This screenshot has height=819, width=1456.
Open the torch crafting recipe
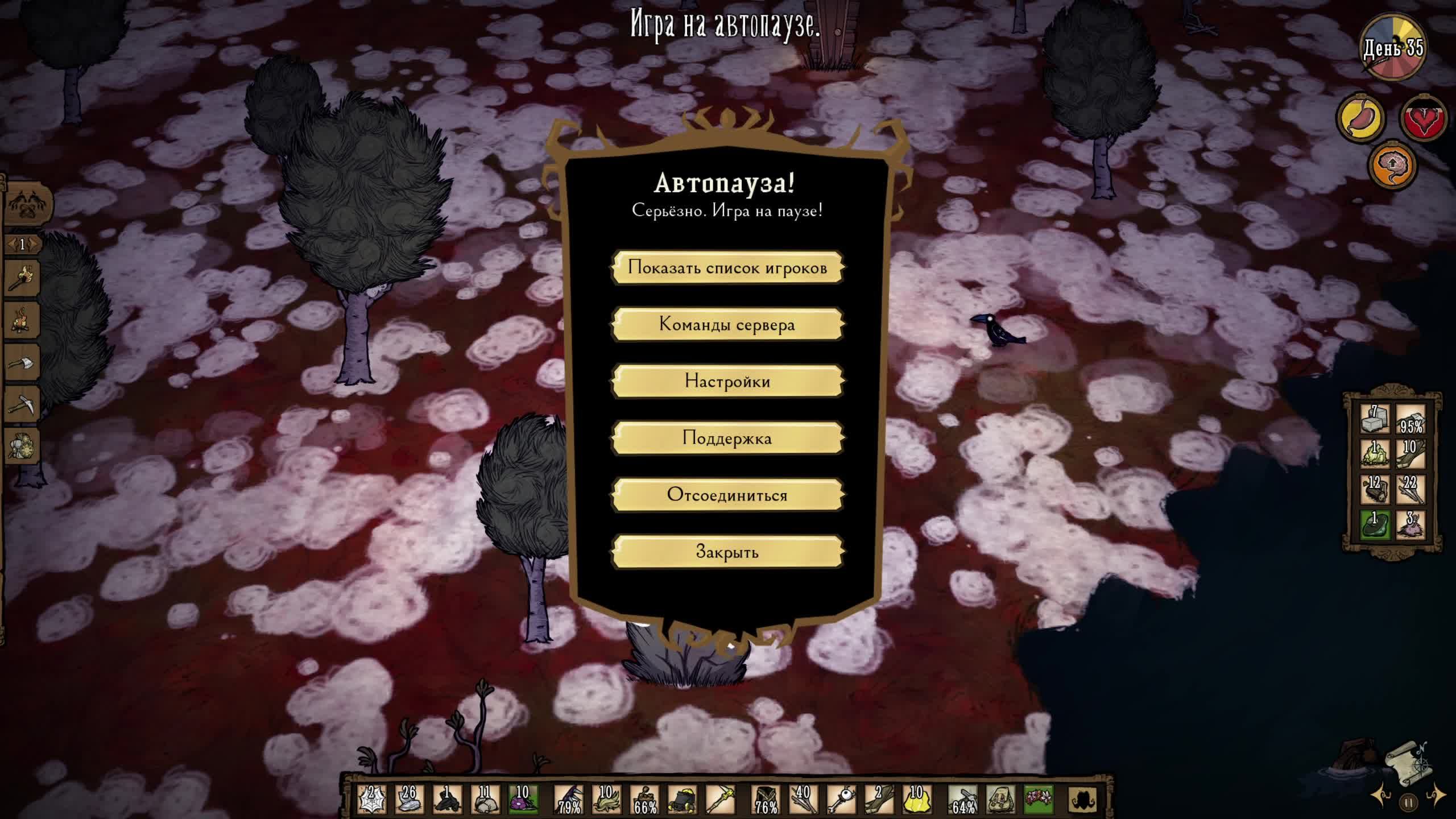[23, 277]
